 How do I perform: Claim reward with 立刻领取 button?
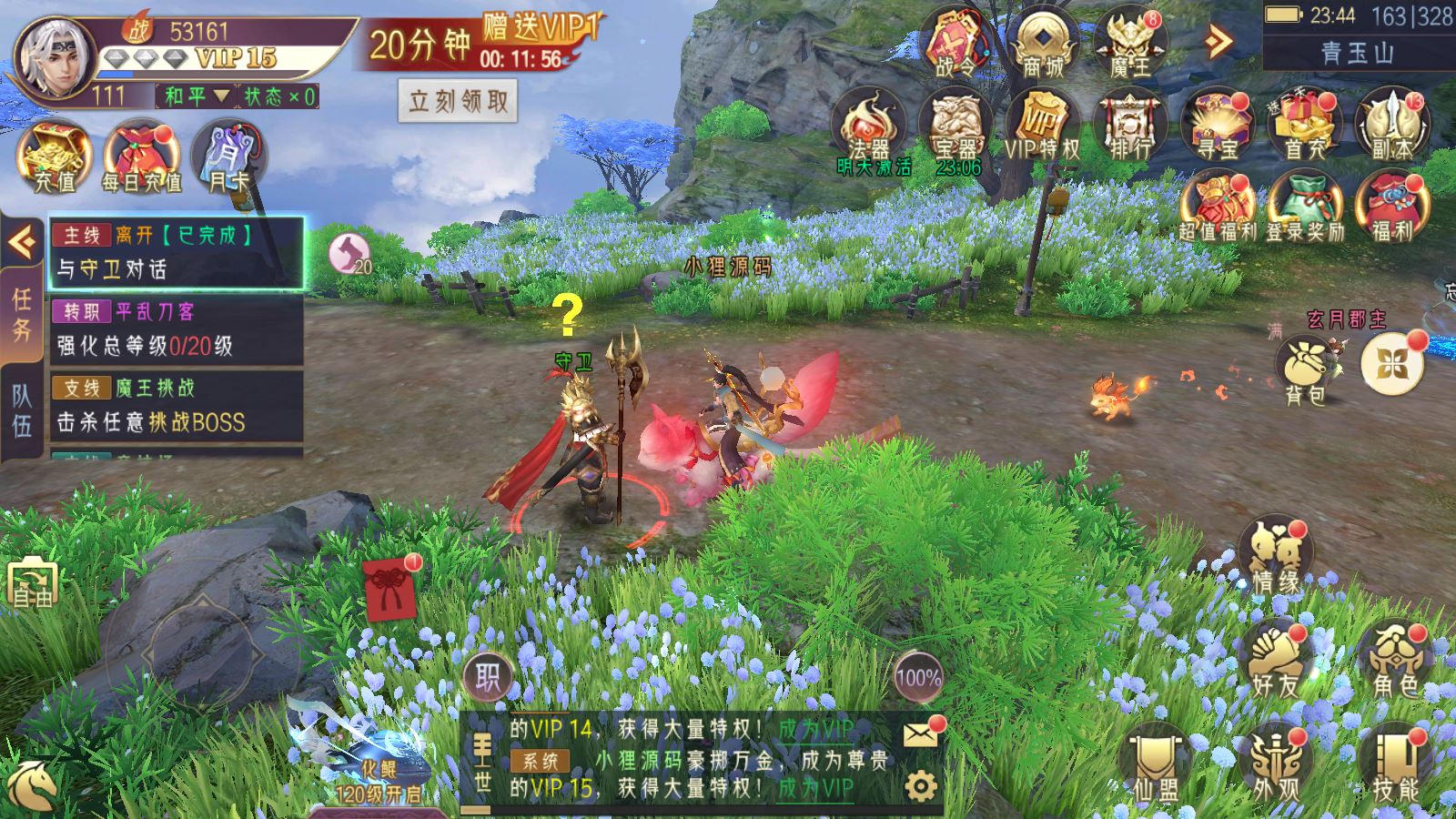[458, 100]
